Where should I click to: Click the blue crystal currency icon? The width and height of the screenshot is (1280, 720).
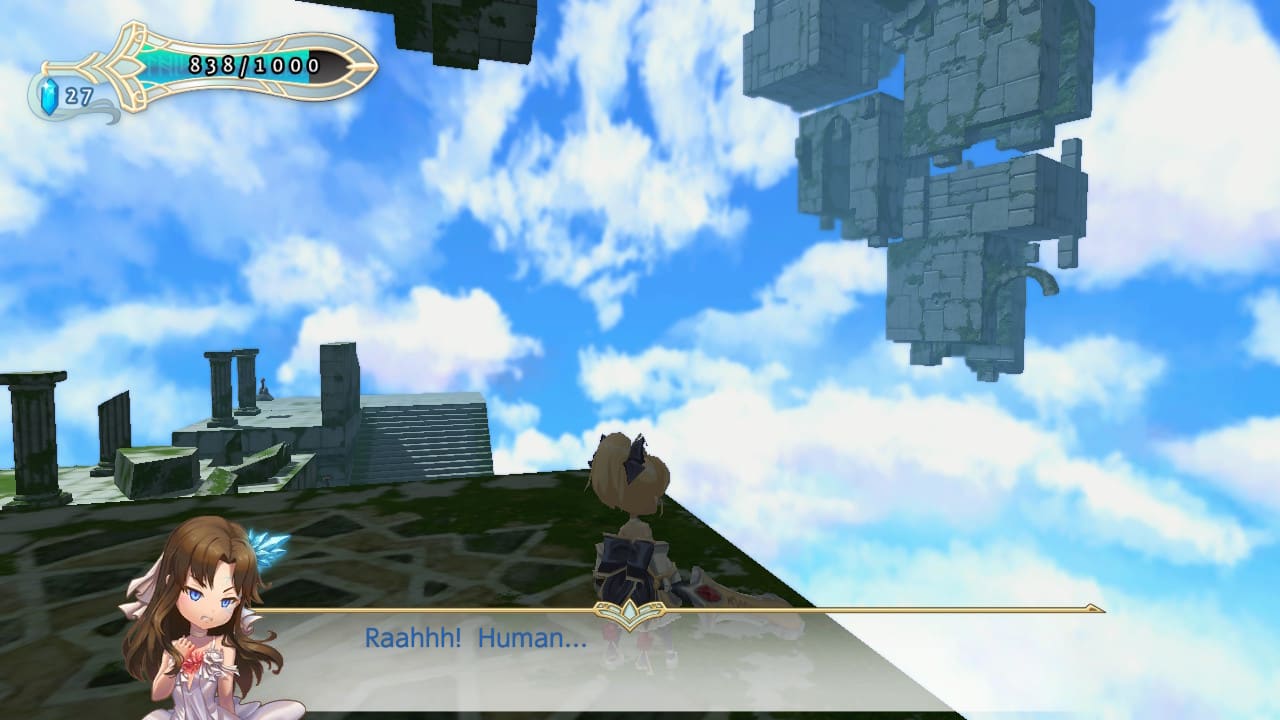click(x=48, y=96)
